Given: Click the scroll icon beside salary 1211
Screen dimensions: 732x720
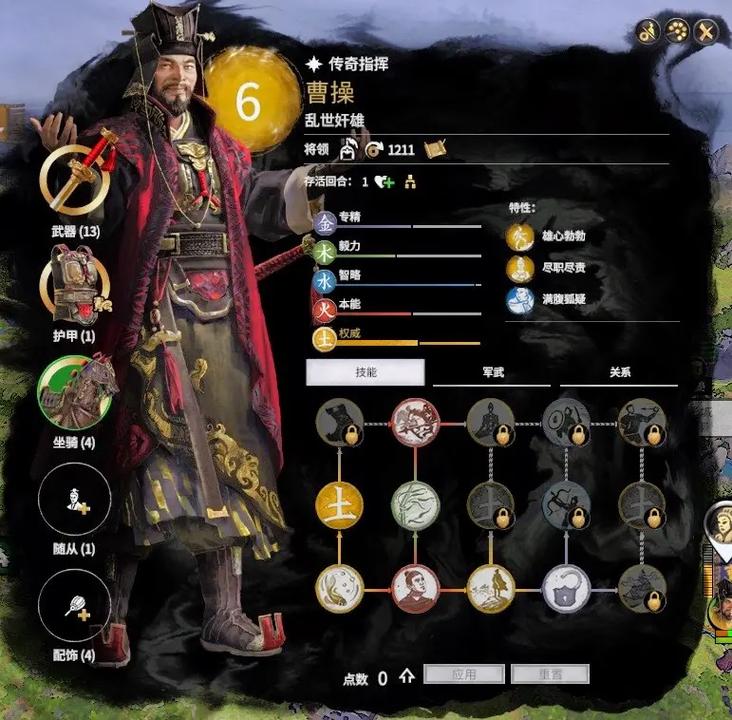Looking at the screenshot, I should (x=434, y=150).
